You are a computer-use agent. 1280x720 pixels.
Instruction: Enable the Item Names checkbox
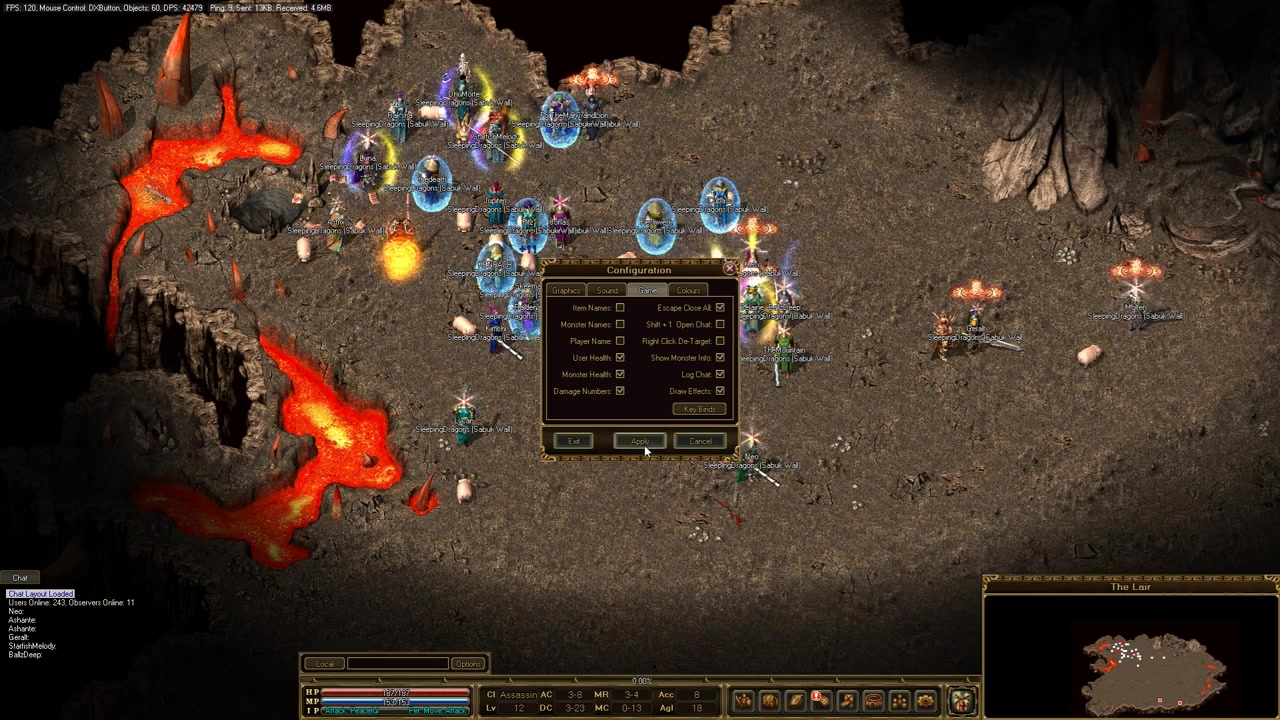click(620, 308)
